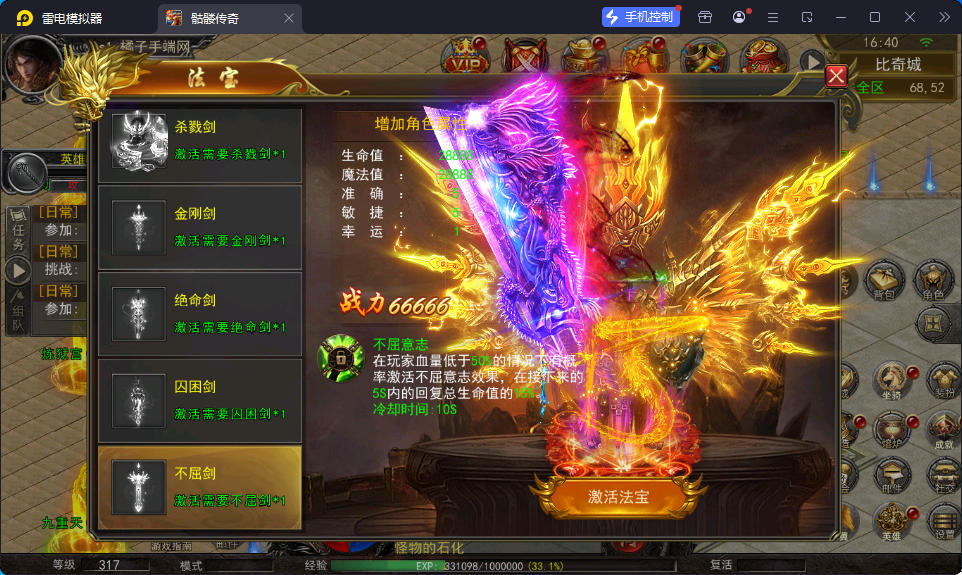This screenshot has width=962, height=575.
Task: Pick the 囚困剑 treasure entry
Action: pos(200,399)
